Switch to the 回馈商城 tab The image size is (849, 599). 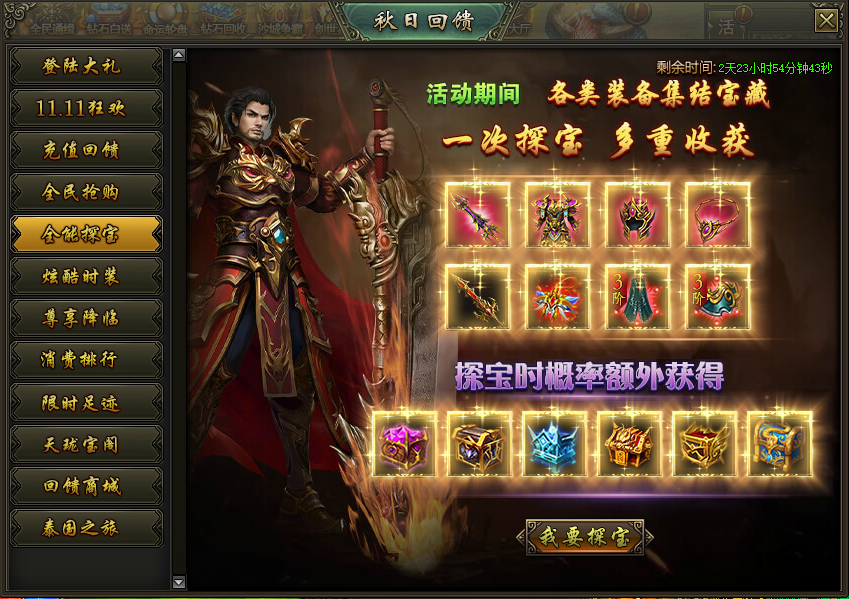coord(85,486)
